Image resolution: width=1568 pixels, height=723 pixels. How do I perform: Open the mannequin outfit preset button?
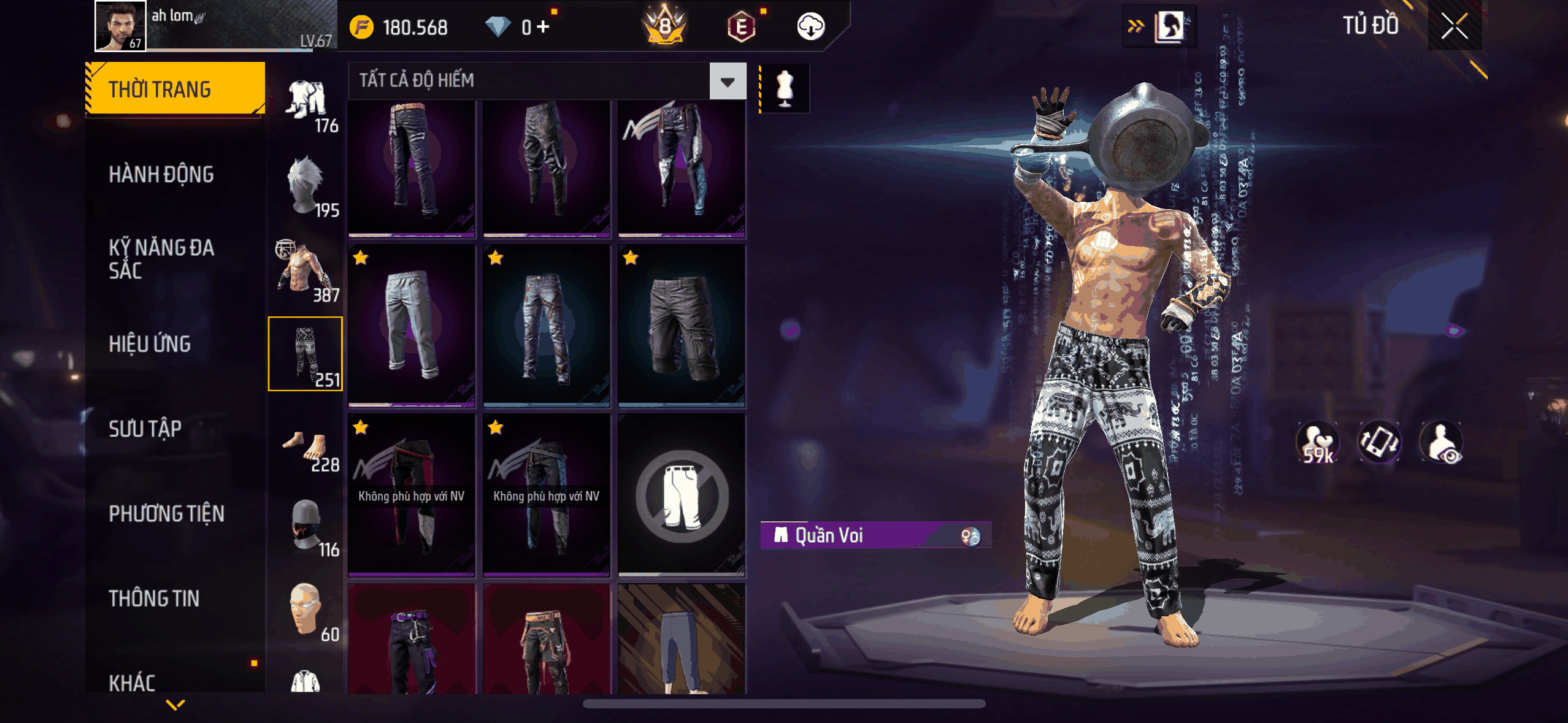pos(785,88)
